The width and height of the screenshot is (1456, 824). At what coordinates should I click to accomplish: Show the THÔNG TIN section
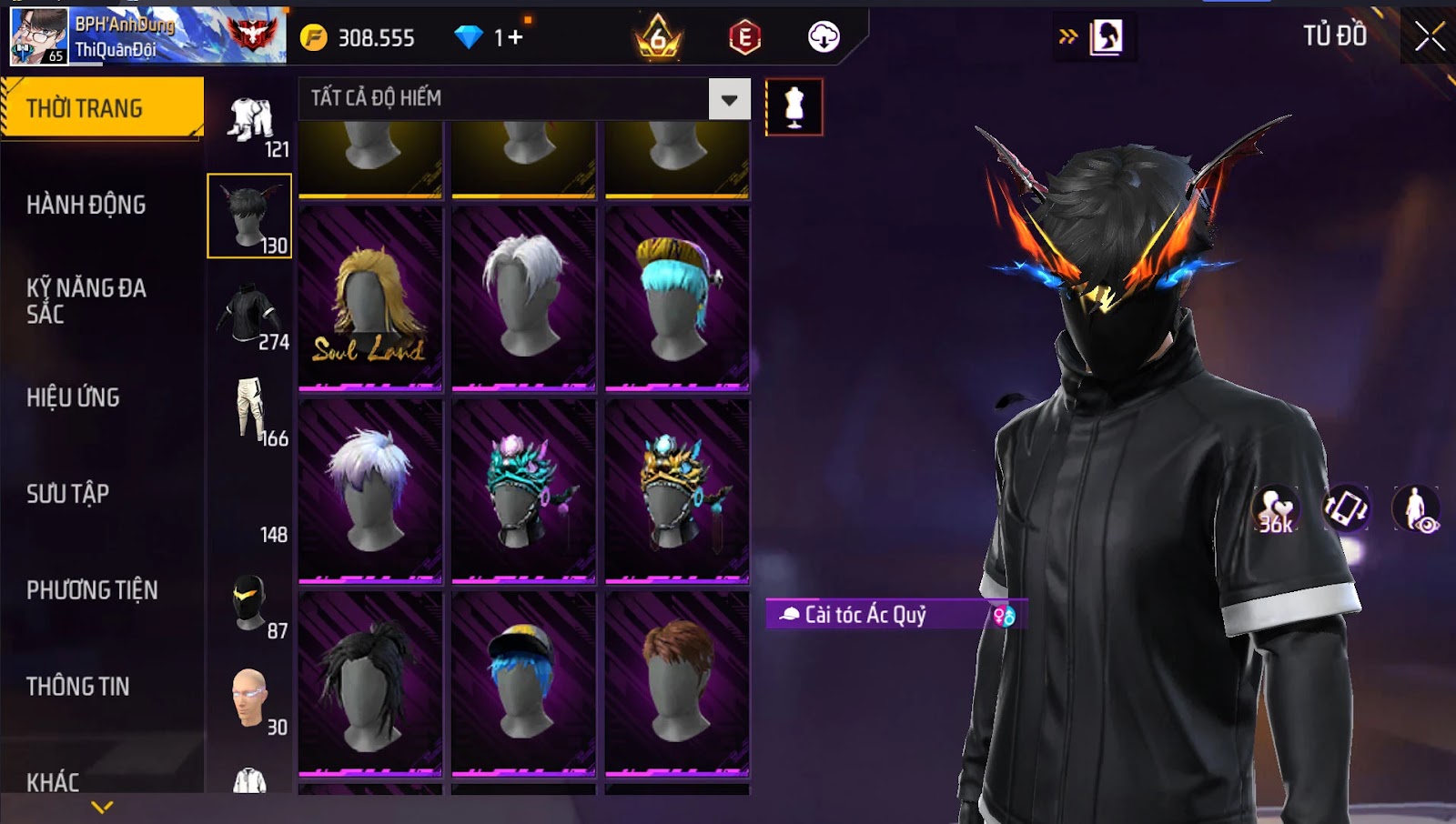78,687
